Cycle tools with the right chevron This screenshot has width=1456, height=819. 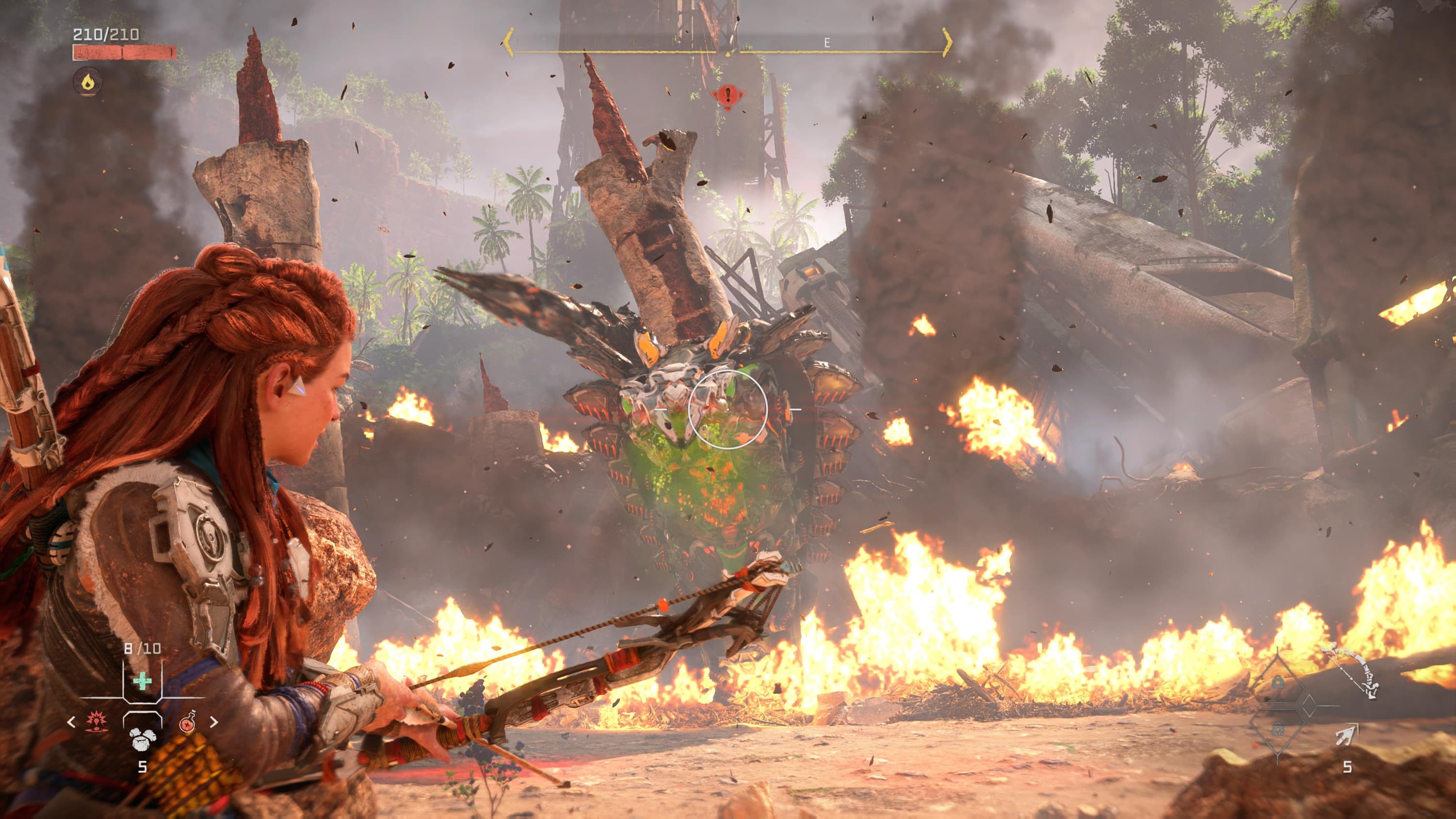[x=214, y=722]
